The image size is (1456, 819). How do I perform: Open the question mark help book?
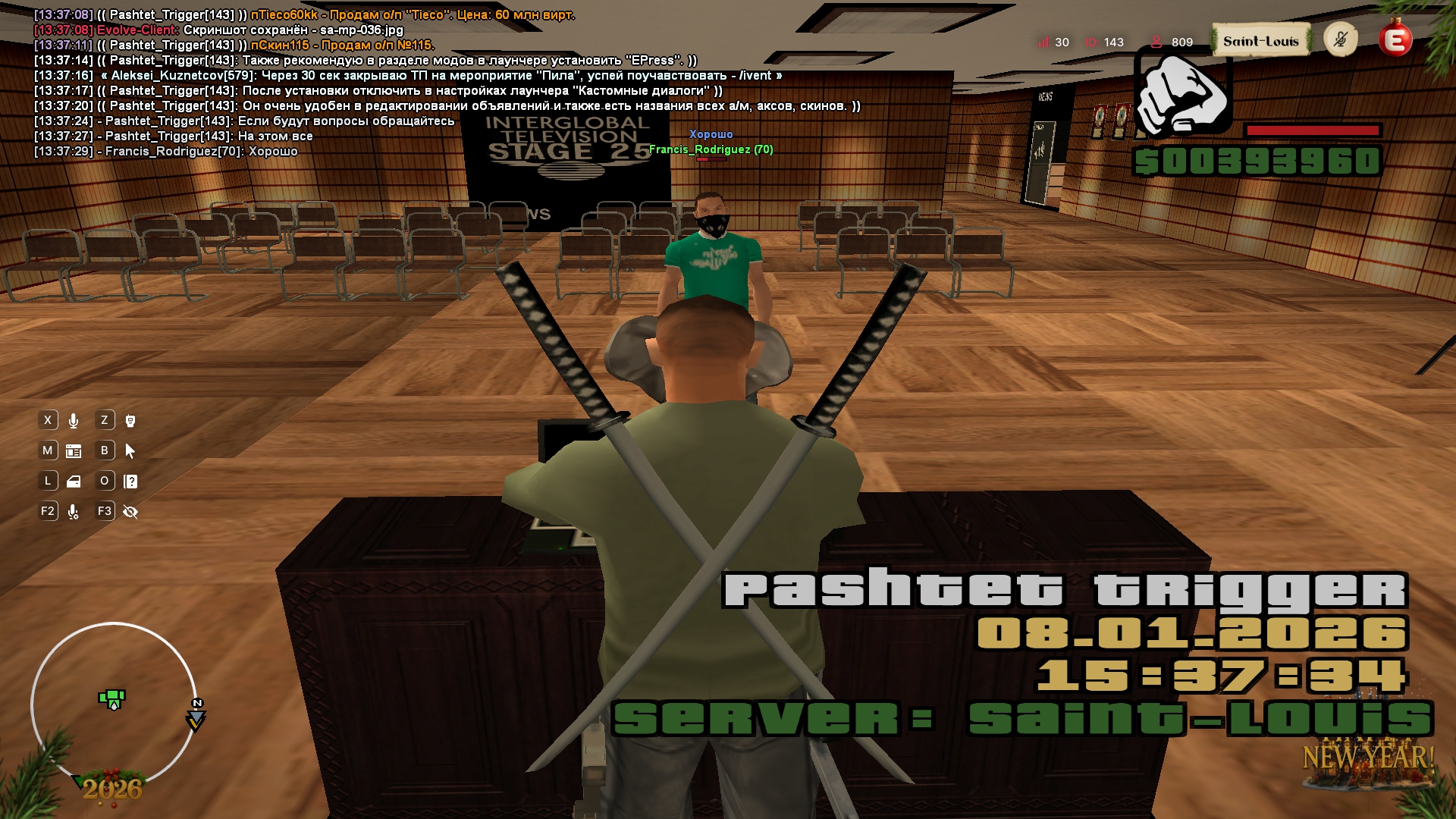pos(130,482)
